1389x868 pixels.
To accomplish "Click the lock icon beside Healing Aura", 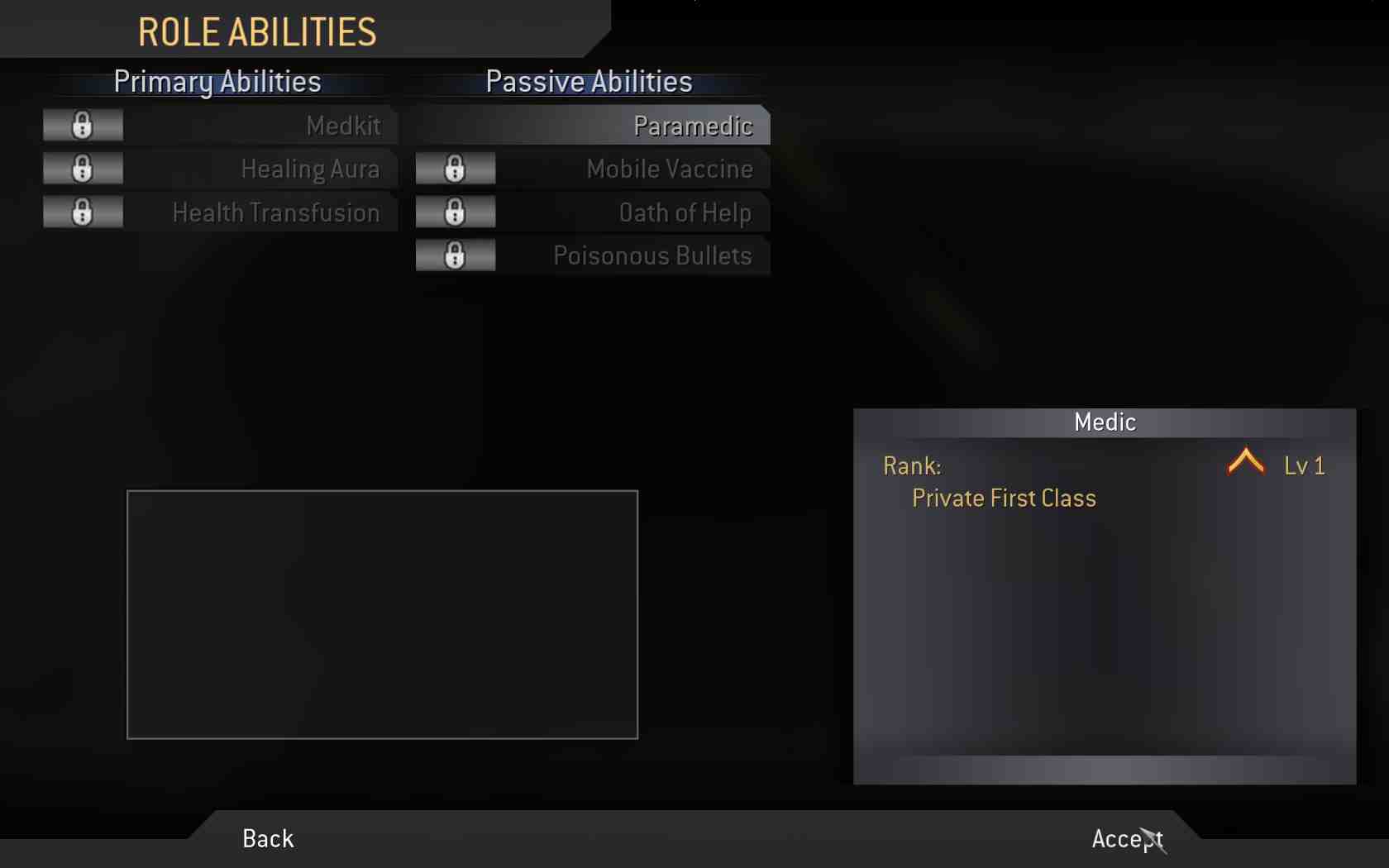I will pyautogui.click(x=82, y=169).
